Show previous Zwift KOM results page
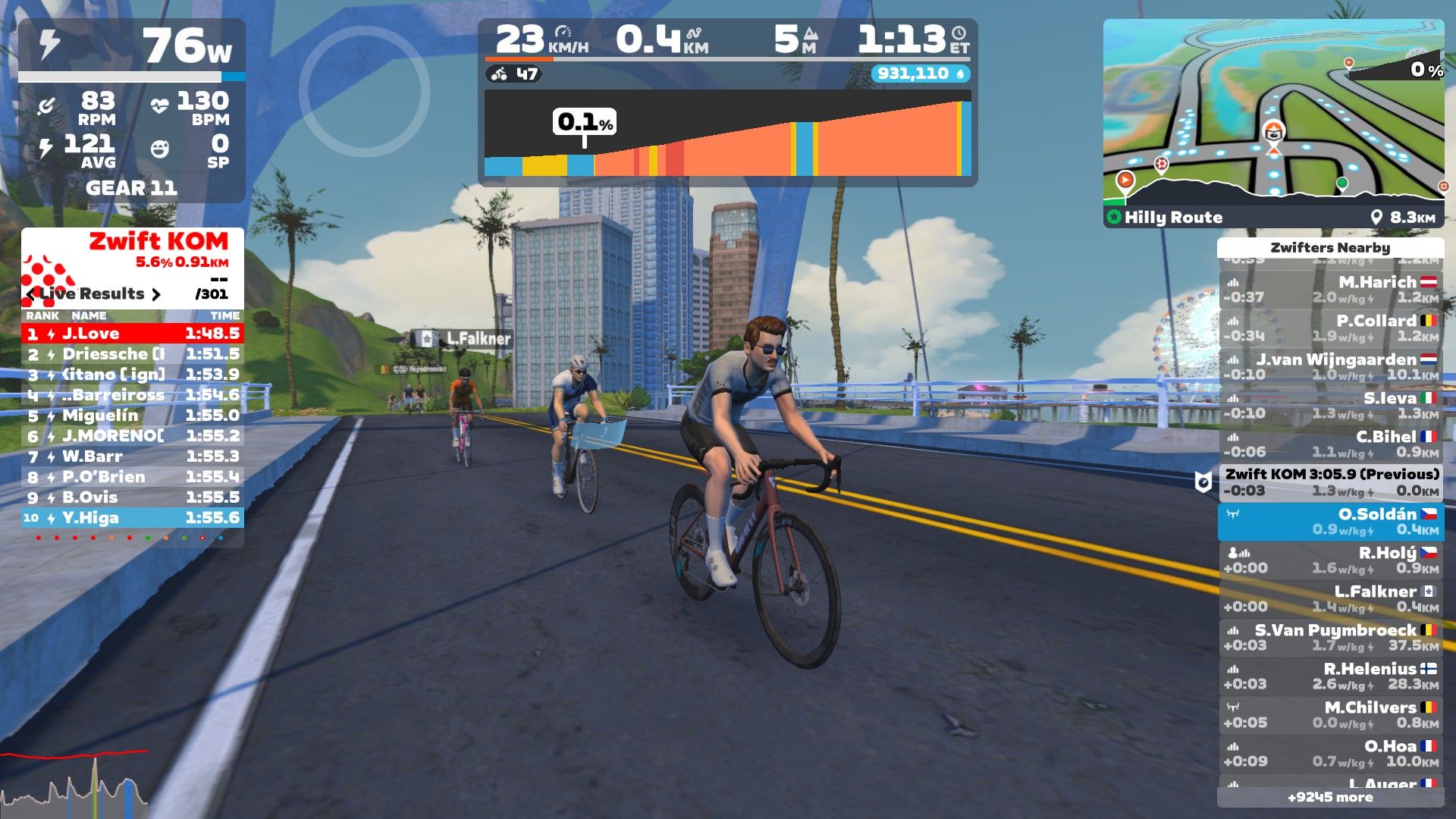 [x=31, y=294]
